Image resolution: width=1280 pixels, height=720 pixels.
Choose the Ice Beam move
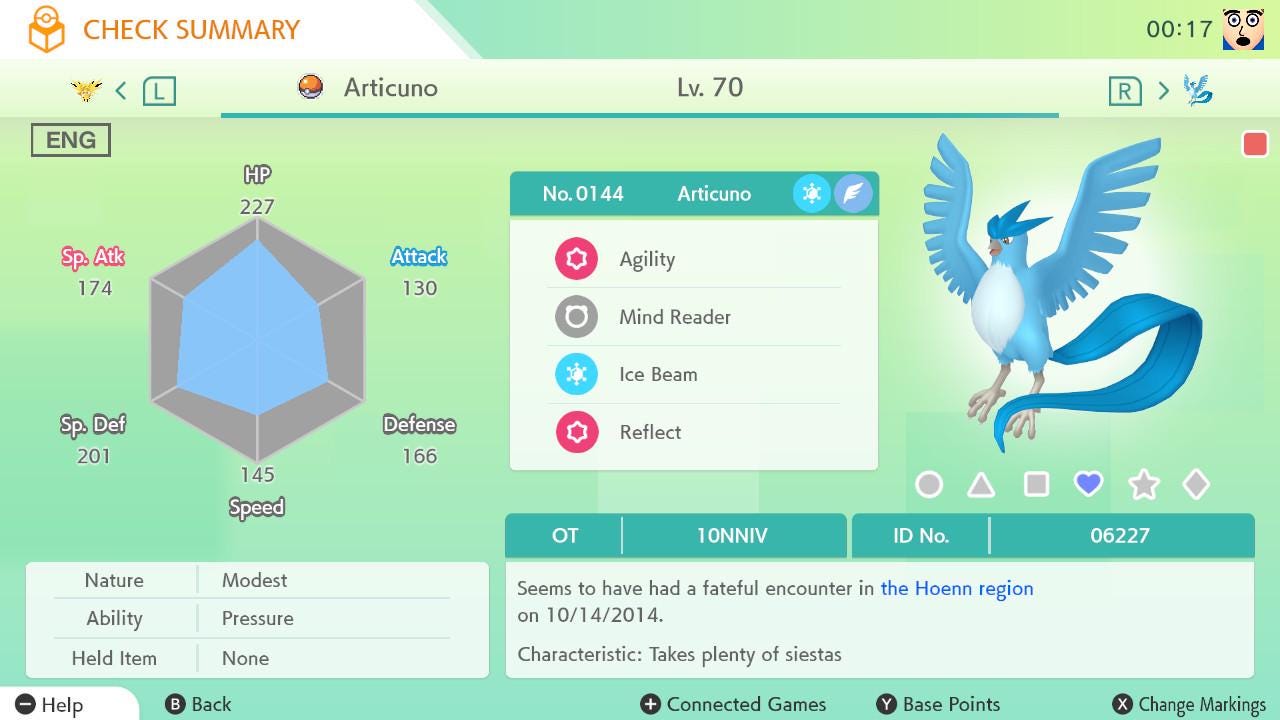(693, 374)
